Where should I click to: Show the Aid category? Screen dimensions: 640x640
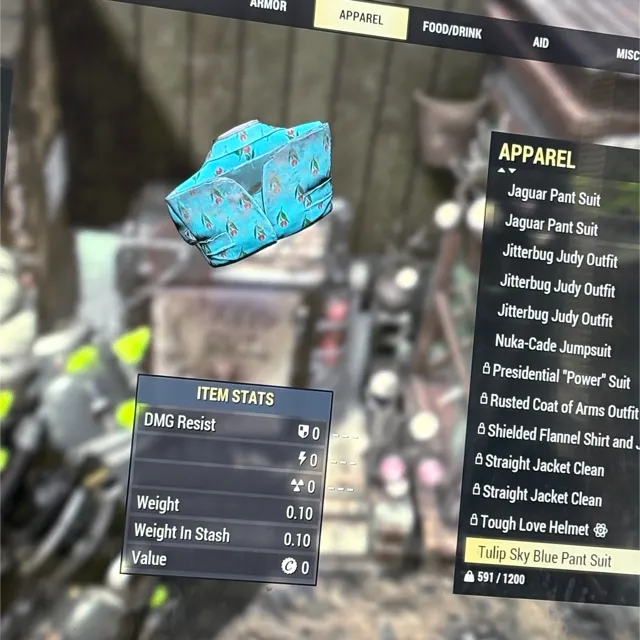click(541, 42)
